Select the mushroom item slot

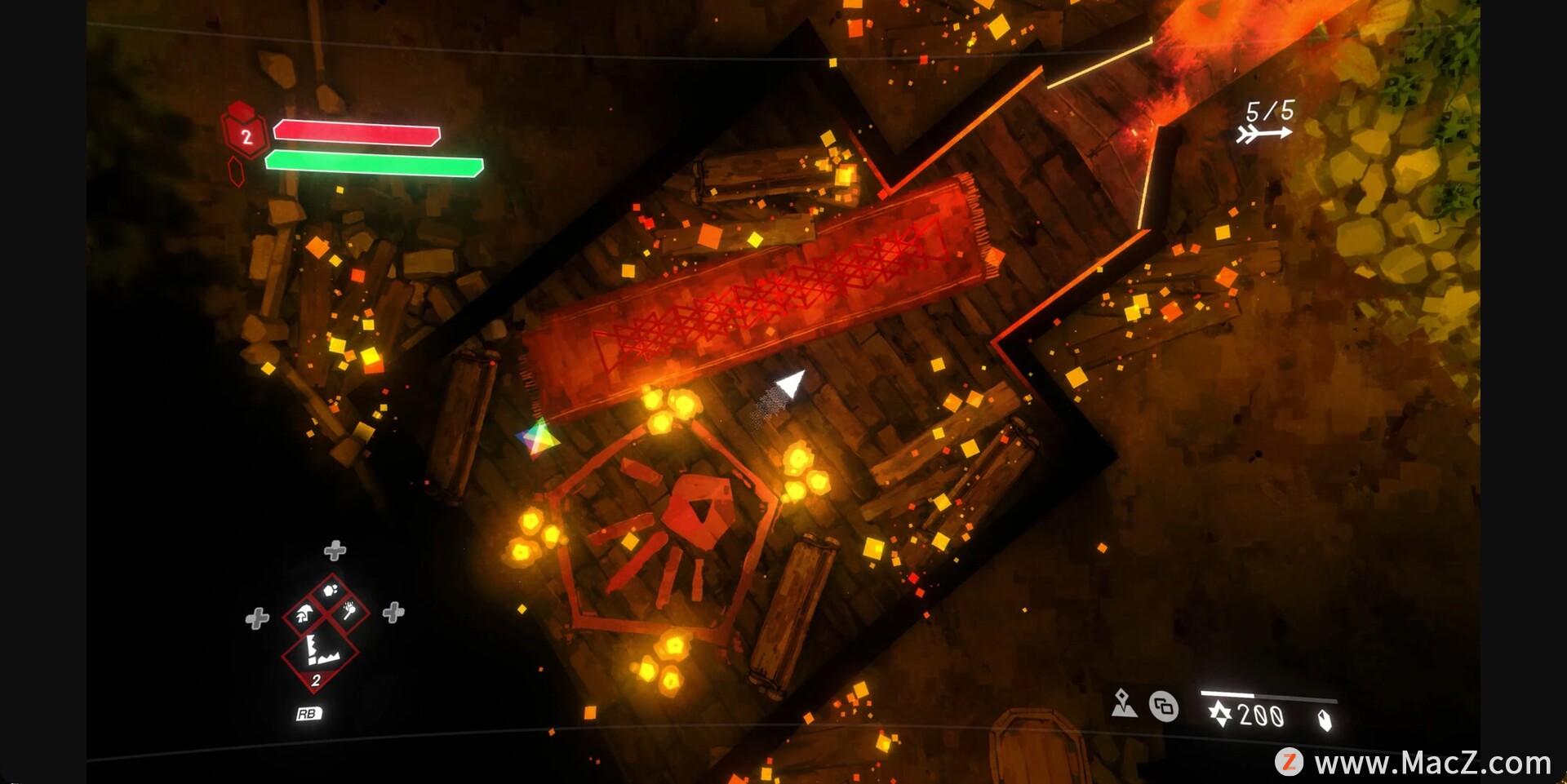(304, 613)
